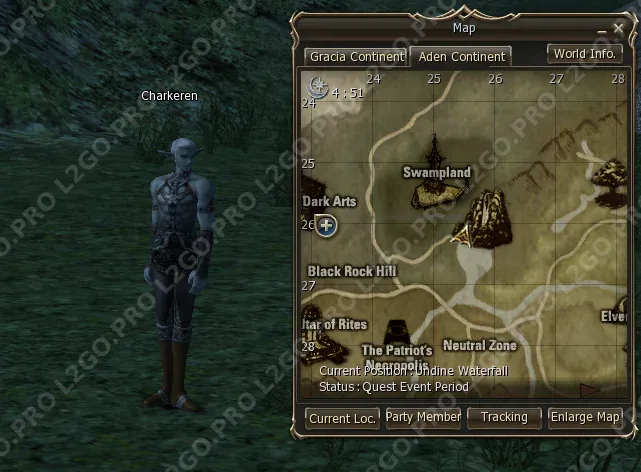Viewport: 641px width, 472px height.
Task: Show current location with Current Loc.
Action: [x=342, y=418]
